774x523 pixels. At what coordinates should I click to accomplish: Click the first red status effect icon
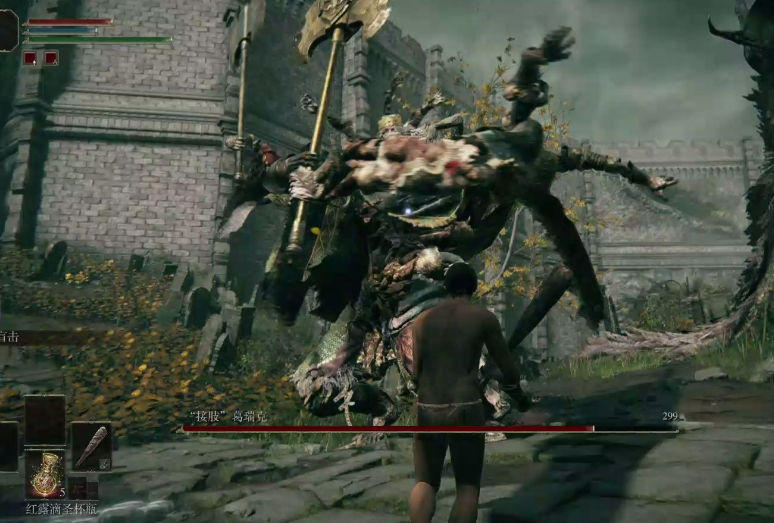30,58
